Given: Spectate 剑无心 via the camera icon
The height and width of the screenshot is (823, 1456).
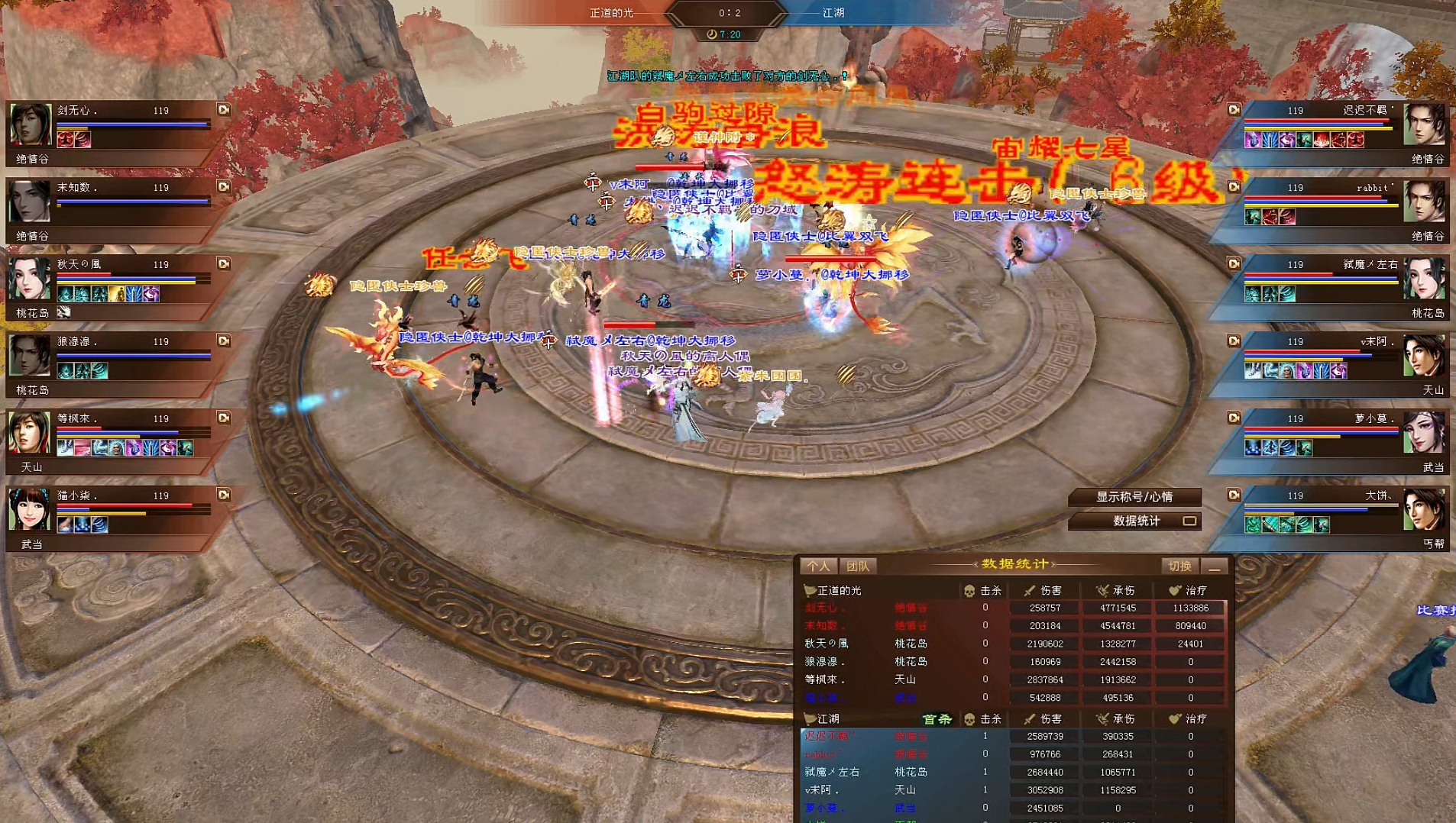Looking at the screenshot, I should pyautogui.click(x=223, y=110).
